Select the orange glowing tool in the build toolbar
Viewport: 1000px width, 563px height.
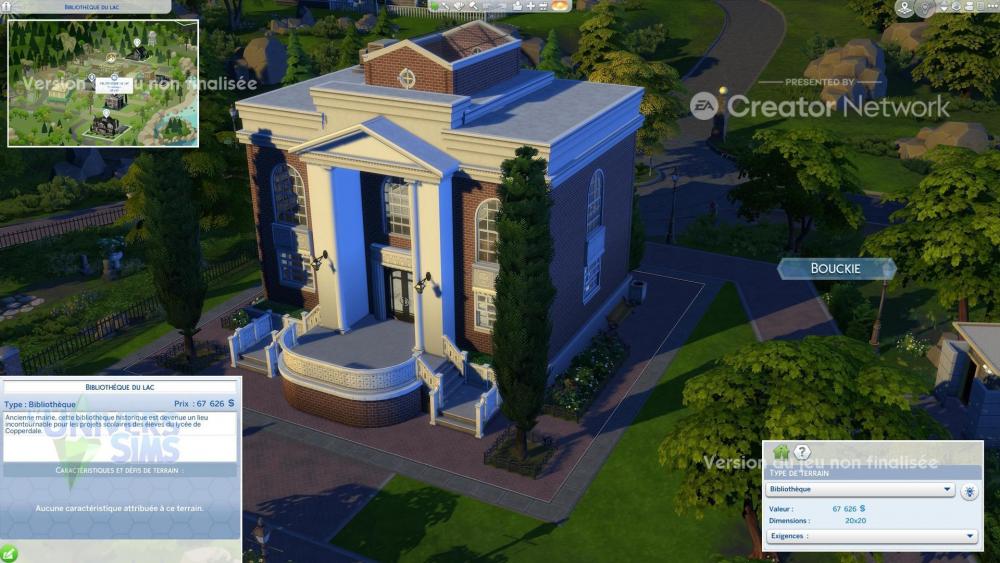tap(560, 6)
